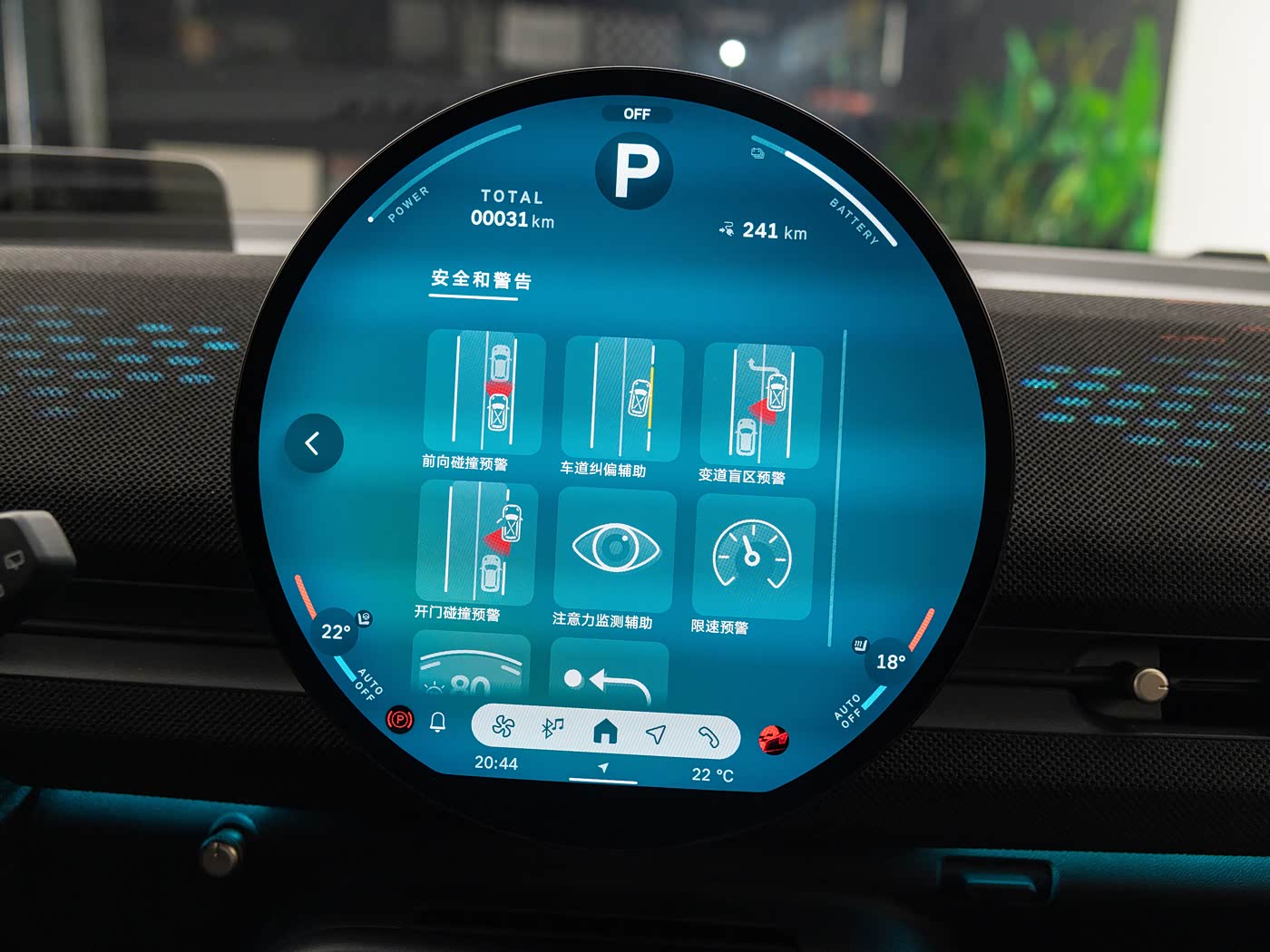Tap the P gear indicator at the top
This screenshot has height=952, width=1270.
(x=635, y=170)
